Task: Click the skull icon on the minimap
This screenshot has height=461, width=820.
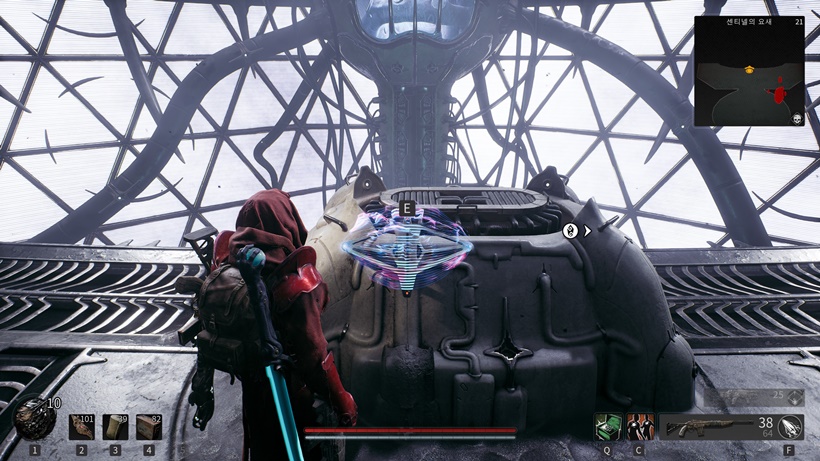Action: click(797, 118)
